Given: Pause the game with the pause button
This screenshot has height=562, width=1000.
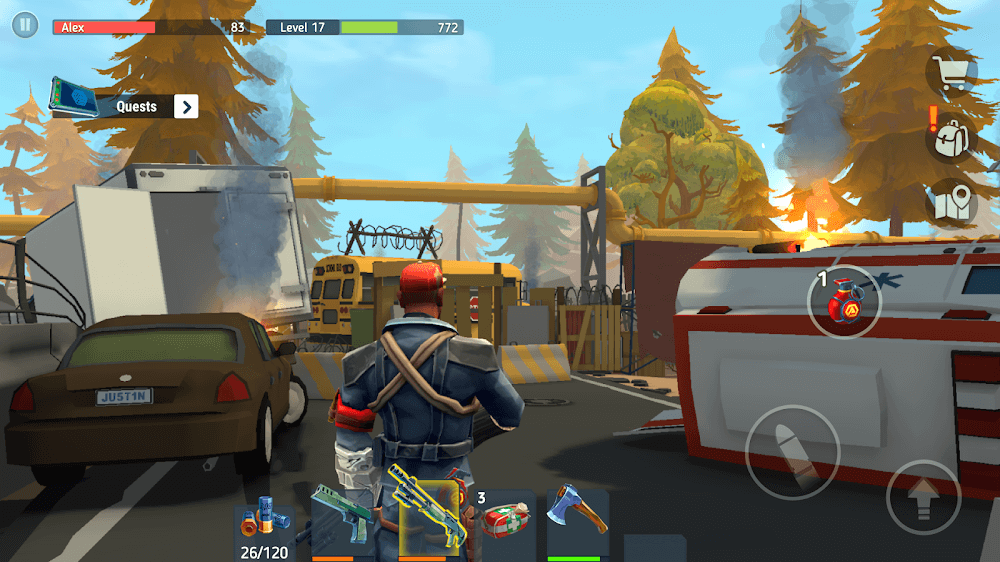Looking at the screenshot, I should pyautogui.click(x=25, y=26).
